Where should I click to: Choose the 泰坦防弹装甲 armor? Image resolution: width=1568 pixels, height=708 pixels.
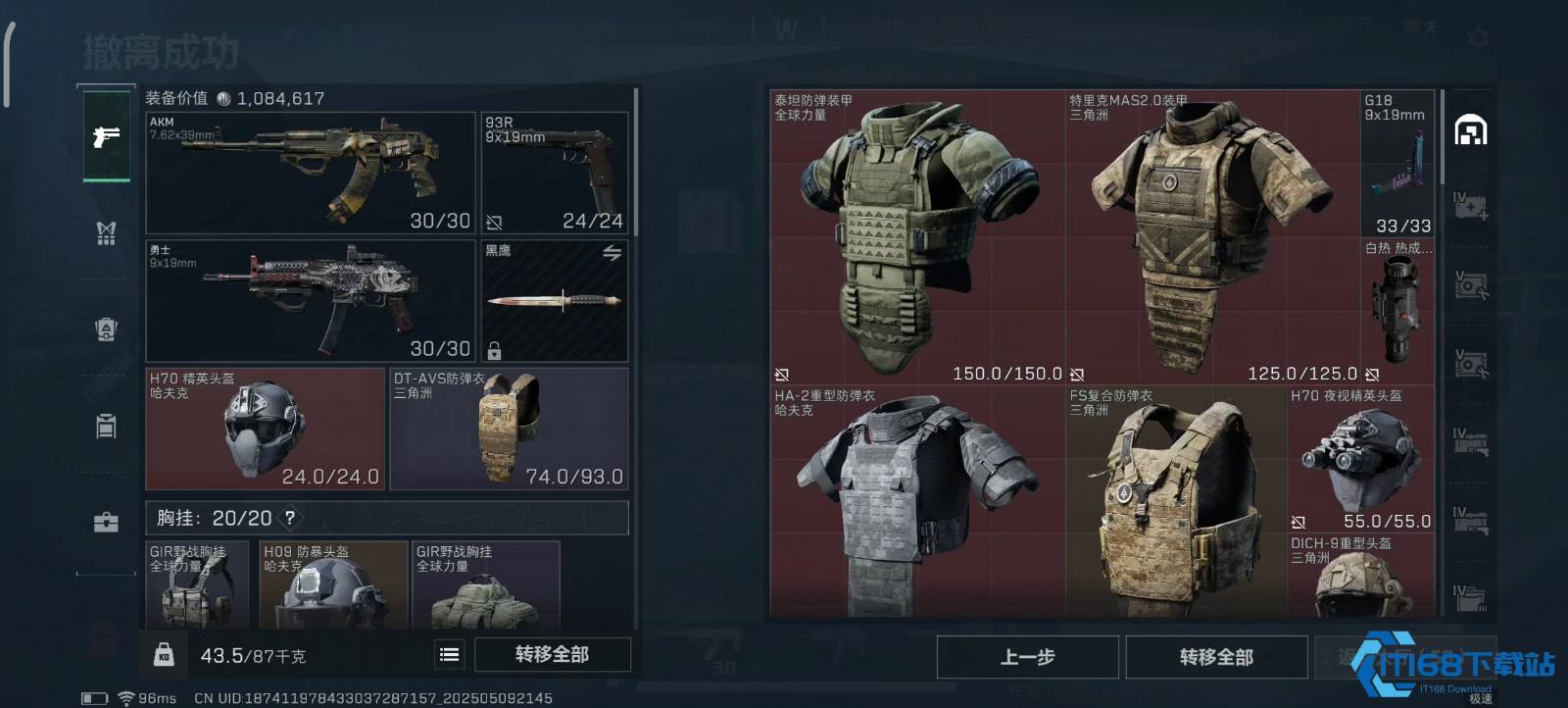pyautogui.click(x=917, y=237)
